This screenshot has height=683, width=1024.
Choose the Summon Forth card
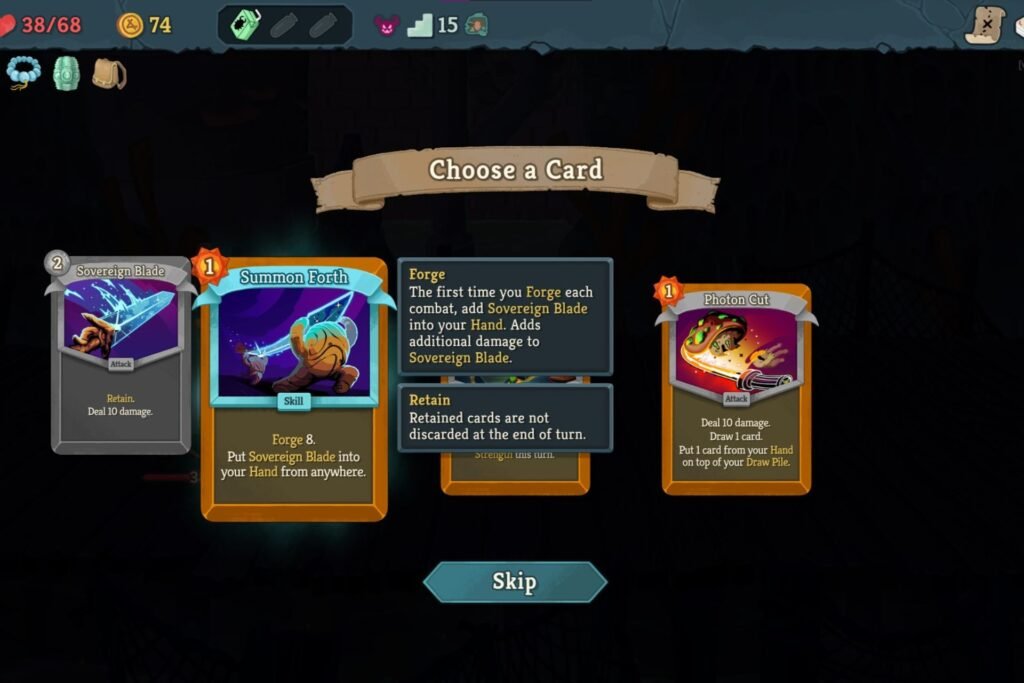pyautogui.click(x=294, y=390)
